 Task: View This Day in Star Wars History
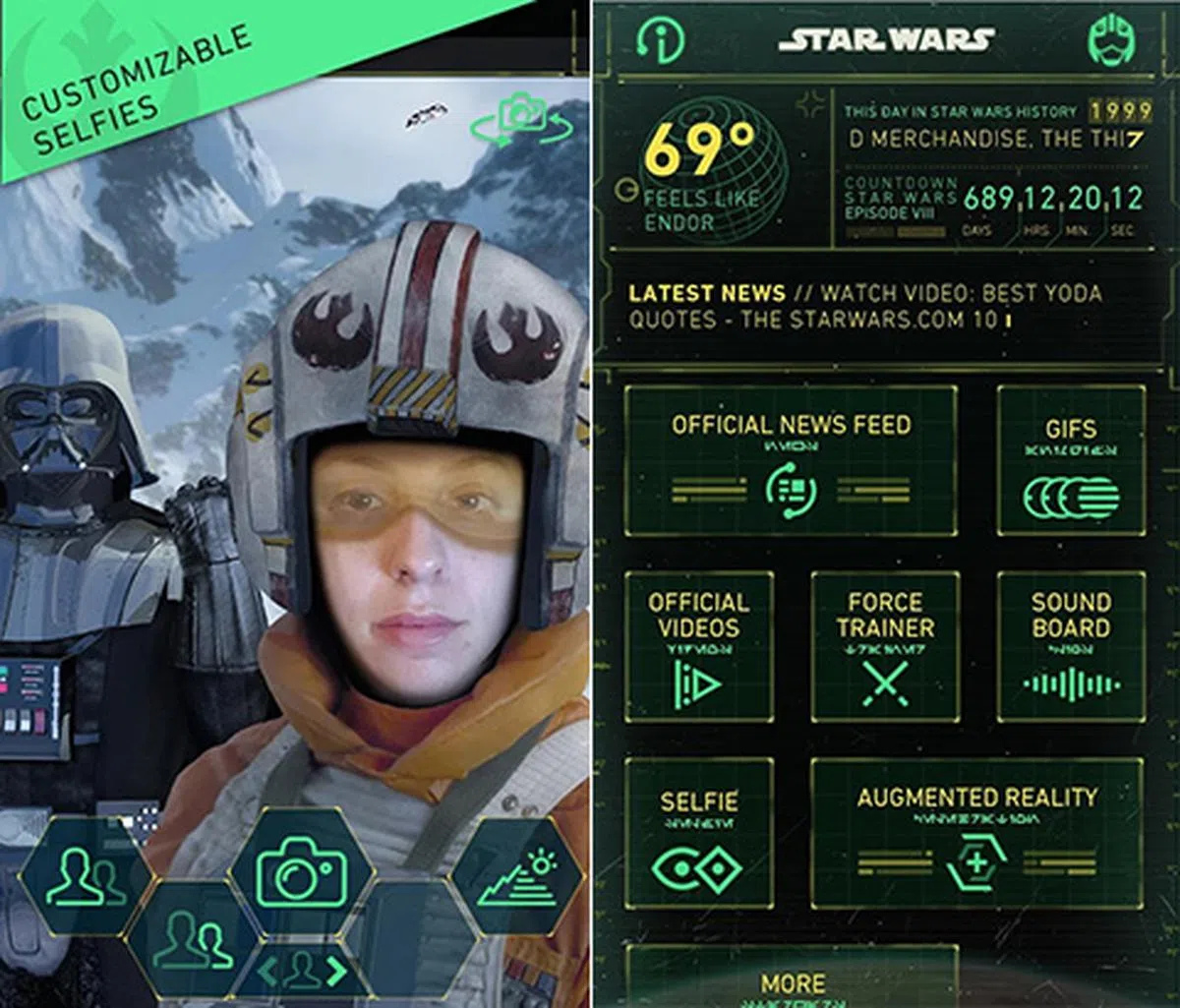[990, 127]
